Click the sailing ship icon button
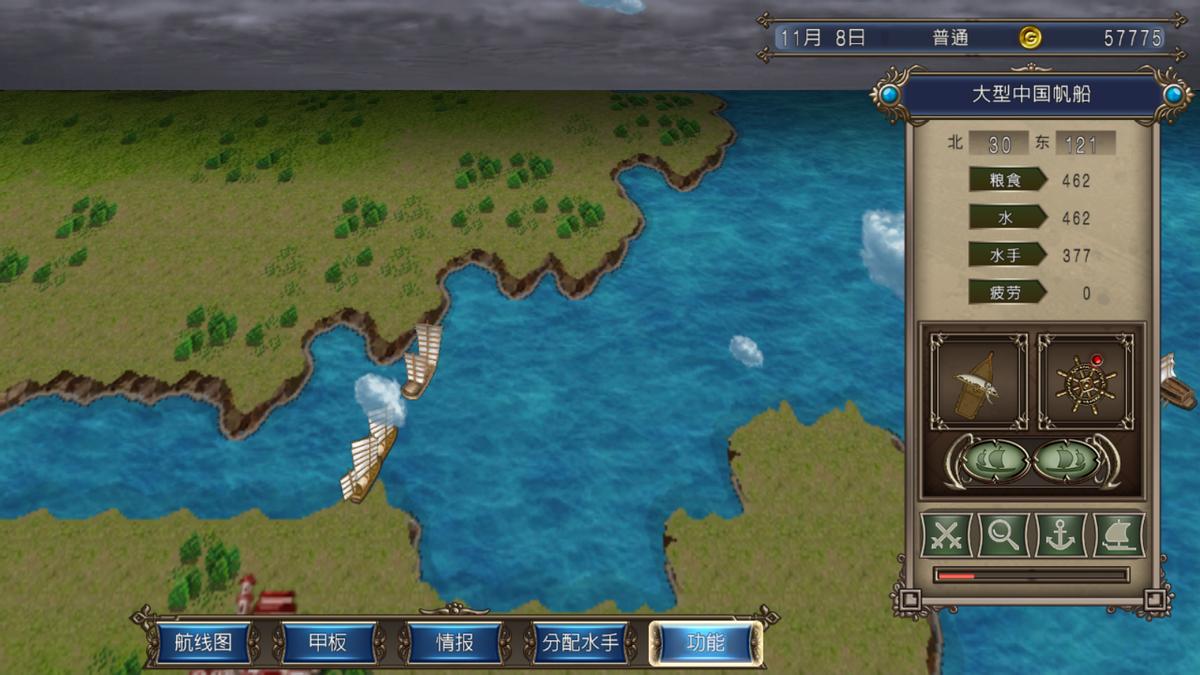Viewport: 1200px width, 675px height. tap(1118, 535)
